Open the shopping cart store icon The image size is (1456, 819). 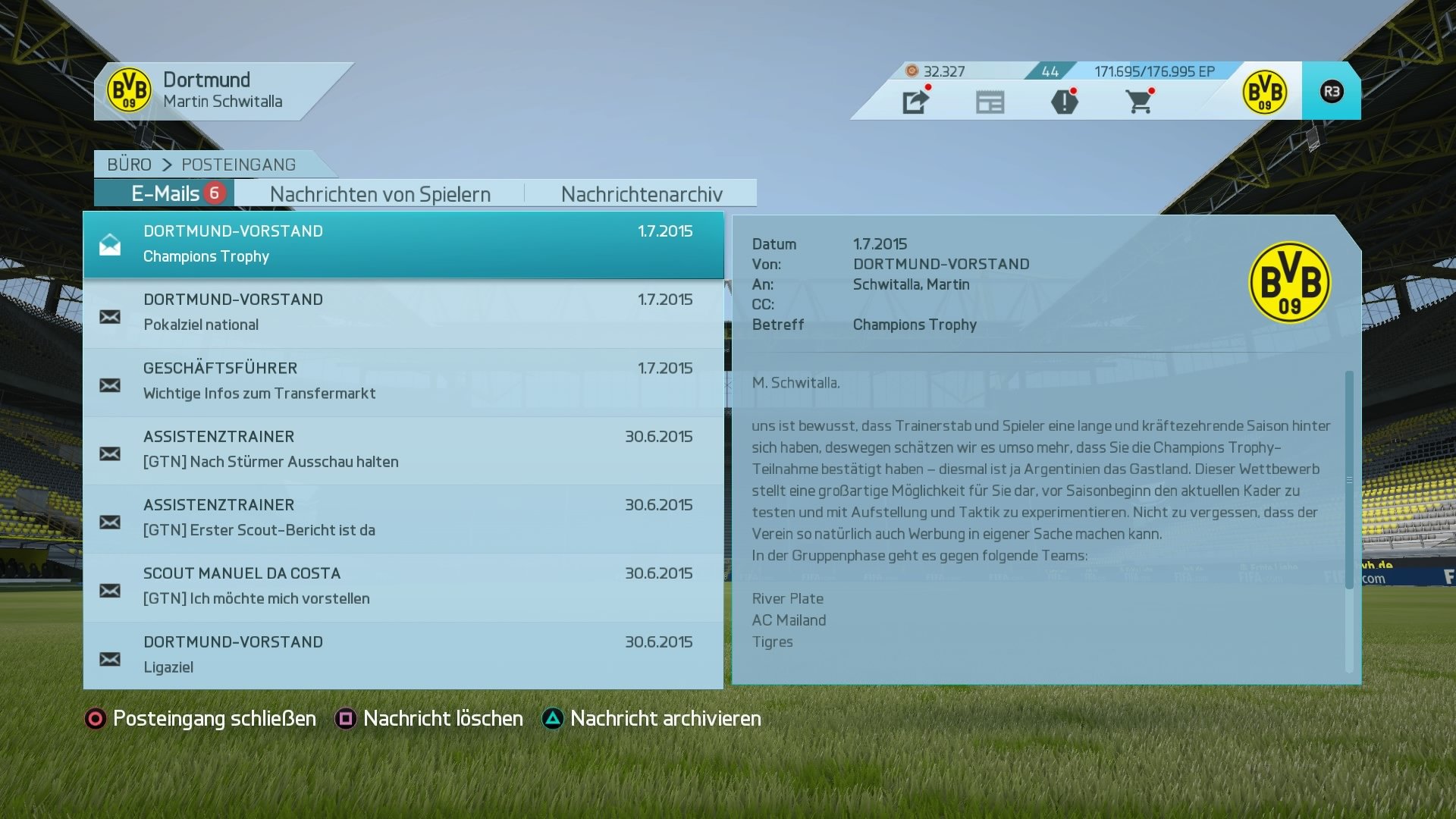1139,101
